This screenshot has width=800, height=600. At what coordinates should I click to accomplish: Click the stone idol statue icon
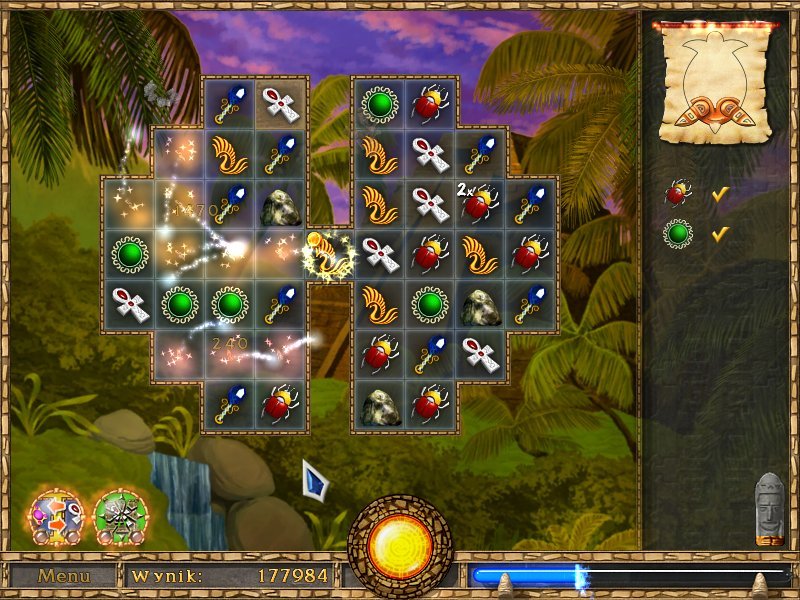pyautogui.click(x=768, y=508)
